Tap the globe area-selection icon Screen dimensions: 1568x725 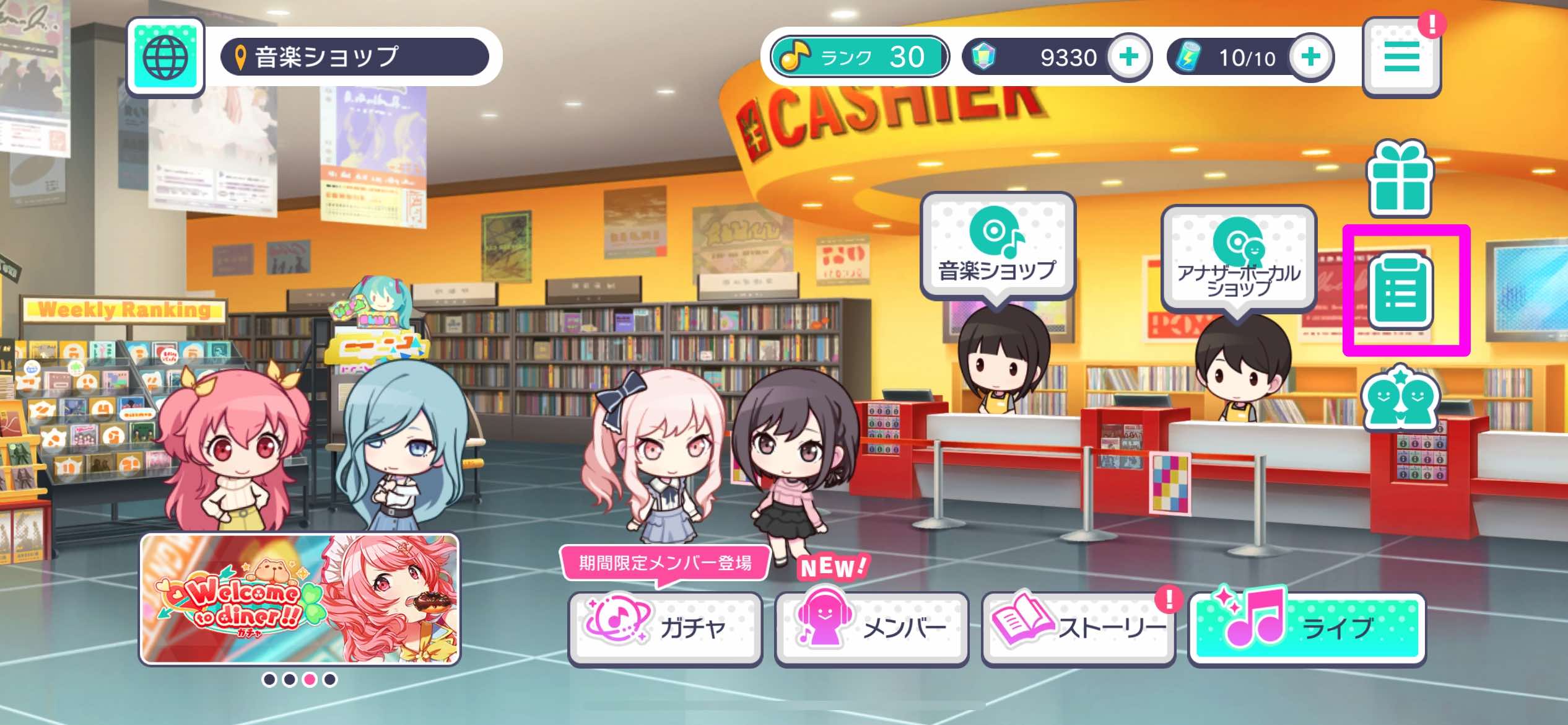[165, 57]
